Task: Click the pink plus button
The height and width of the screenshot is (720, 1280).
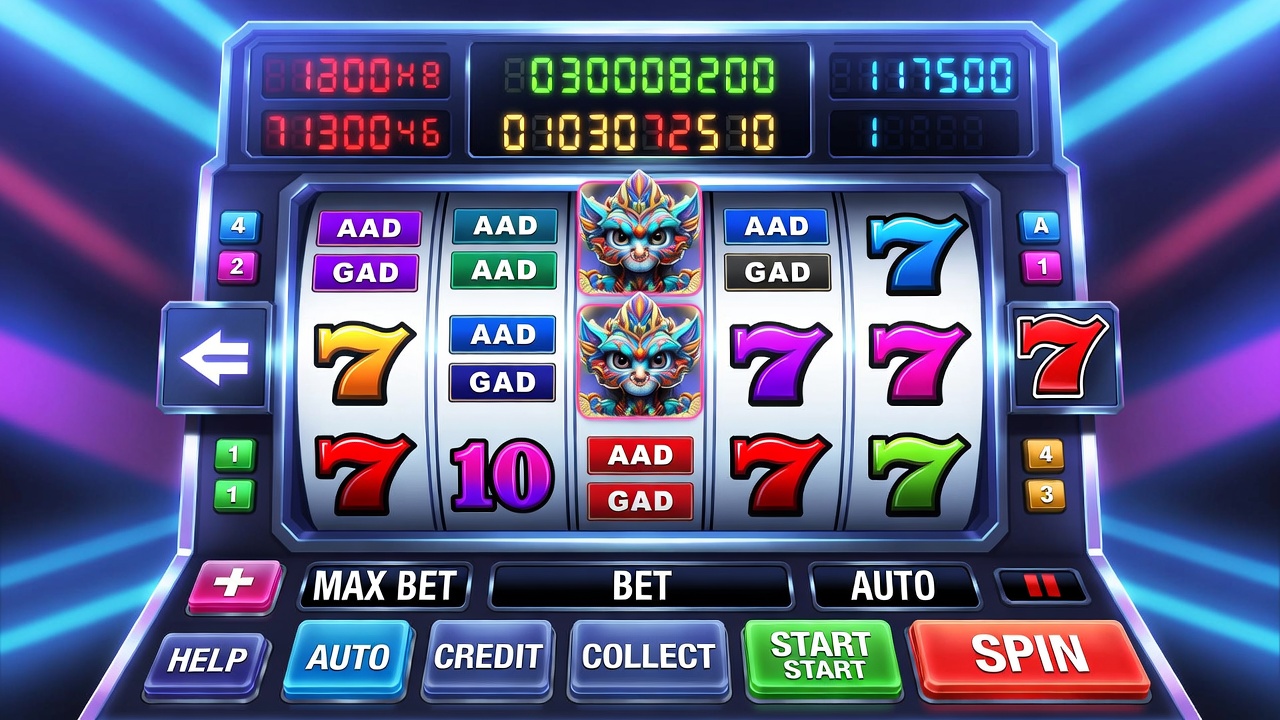Action: pyautogui.click(x=235, y=584)
